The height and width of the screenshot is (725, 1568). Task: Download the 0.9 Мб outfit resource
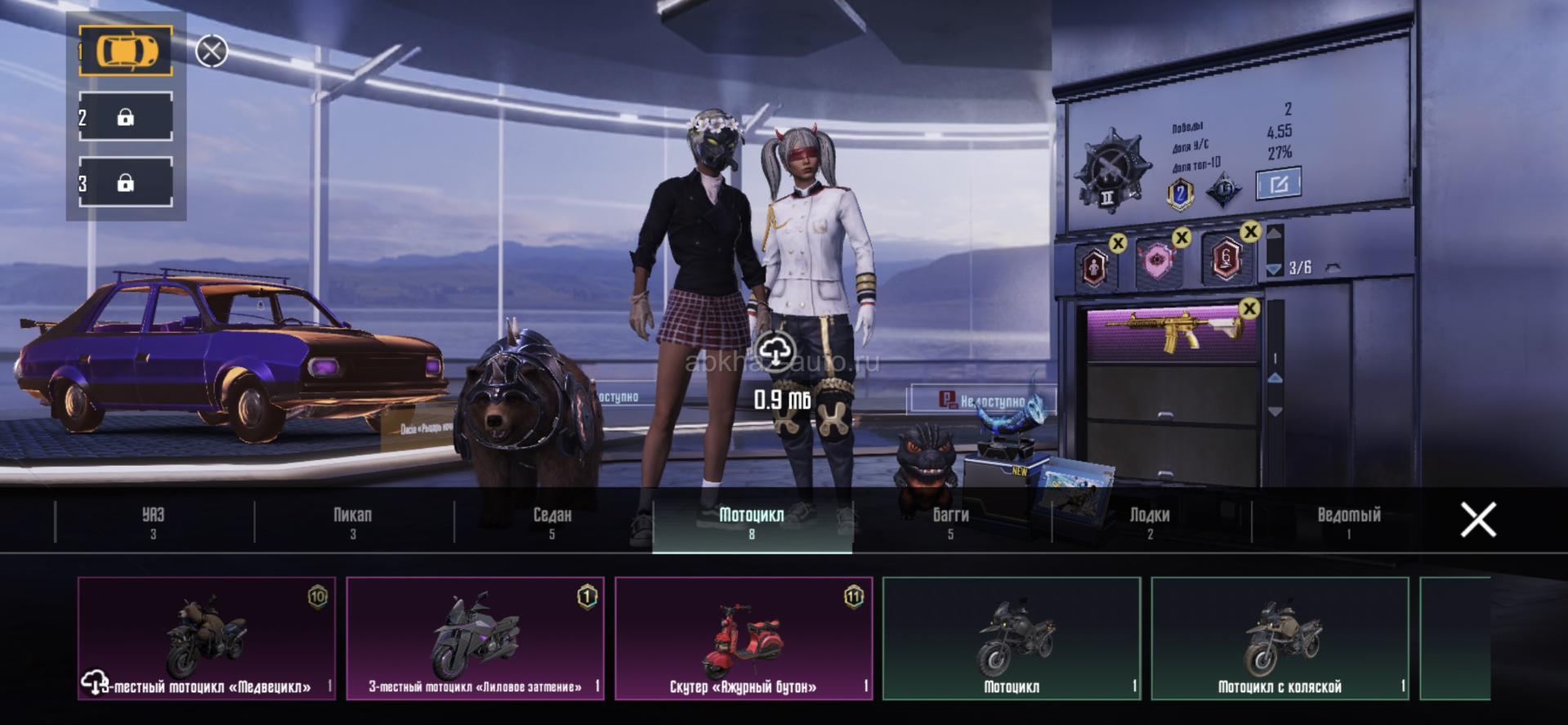tap(775, 352)
